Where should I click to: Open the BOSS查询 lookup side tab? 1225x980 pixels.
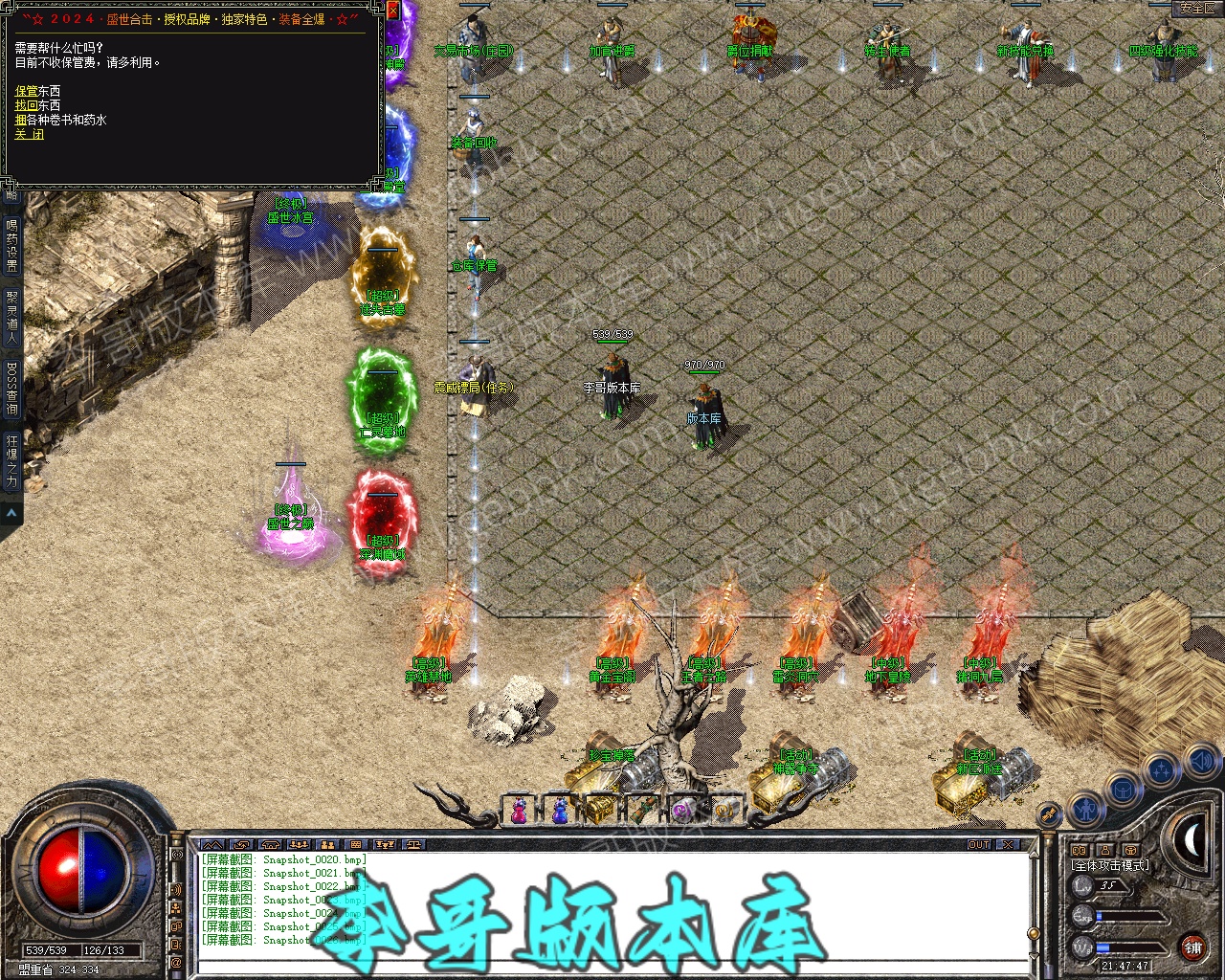[x=11, y=390]
